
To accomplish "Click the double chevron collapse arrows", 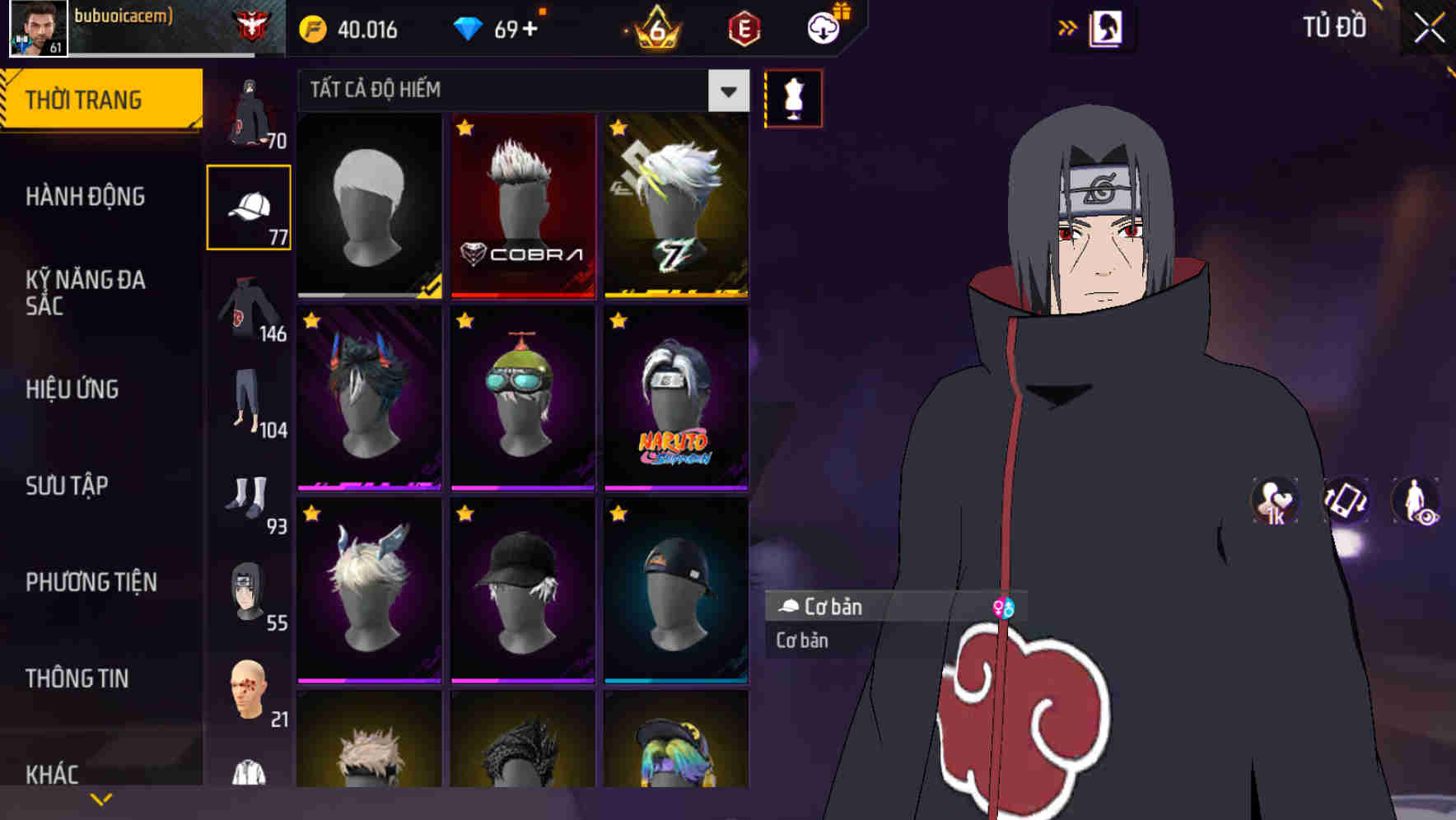I will click(1069, 26).
